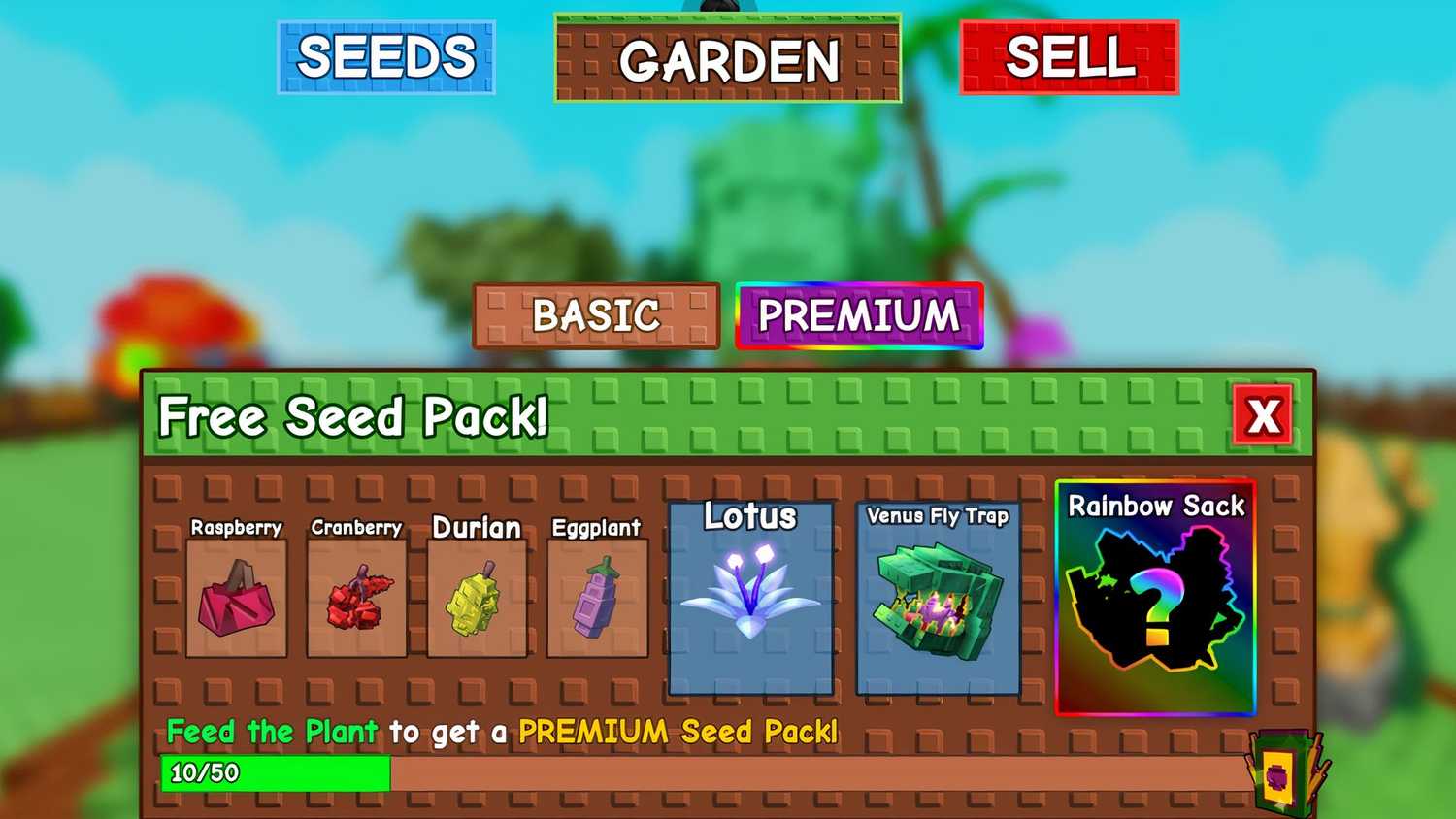Select the Cranberry seed icon
Viewport: 1456px width, 819px height.
coord(356,597)
